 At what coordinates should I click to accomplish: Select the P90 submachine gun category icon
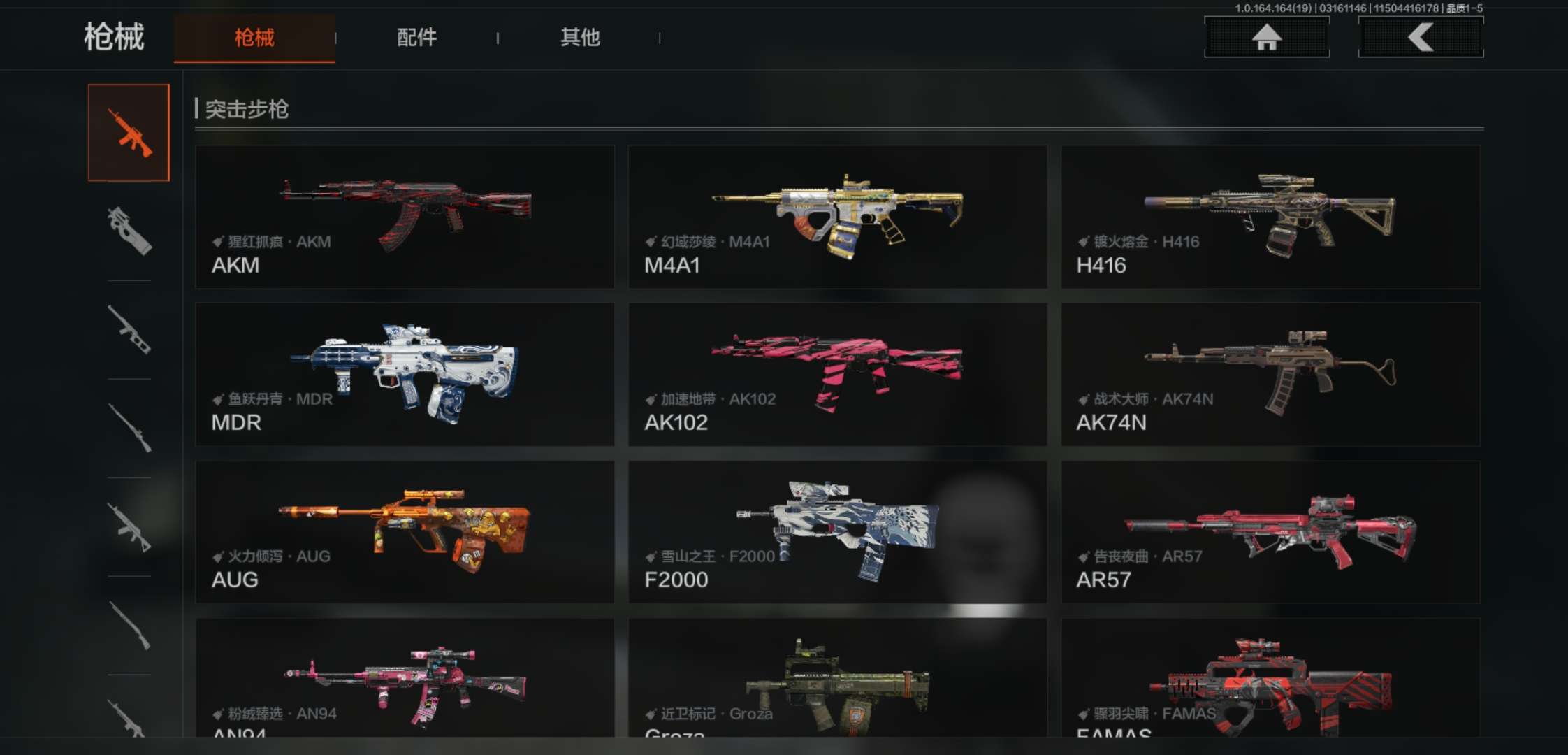[x=129, y=231]
